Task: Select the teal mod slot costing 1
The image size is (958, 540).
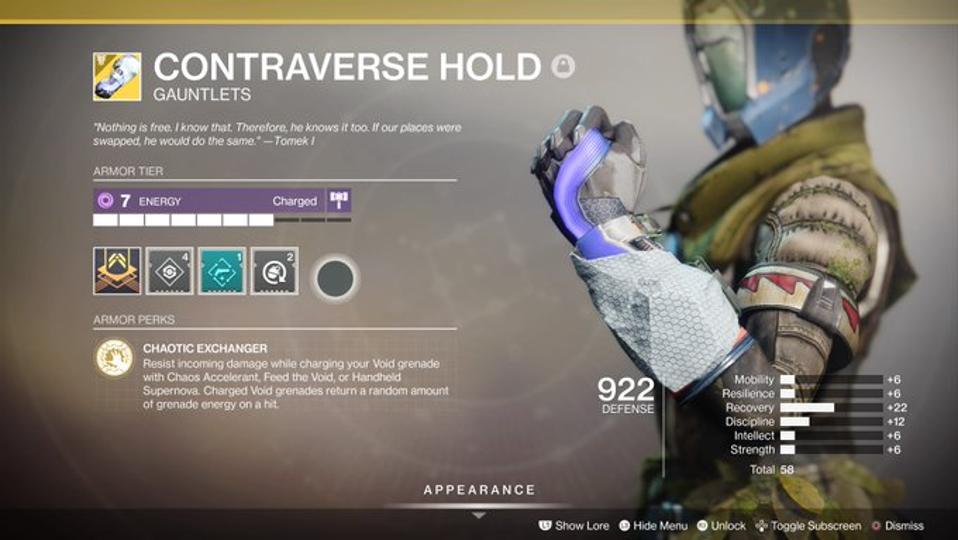Action: pyautogui.click(x=222, y=271)
